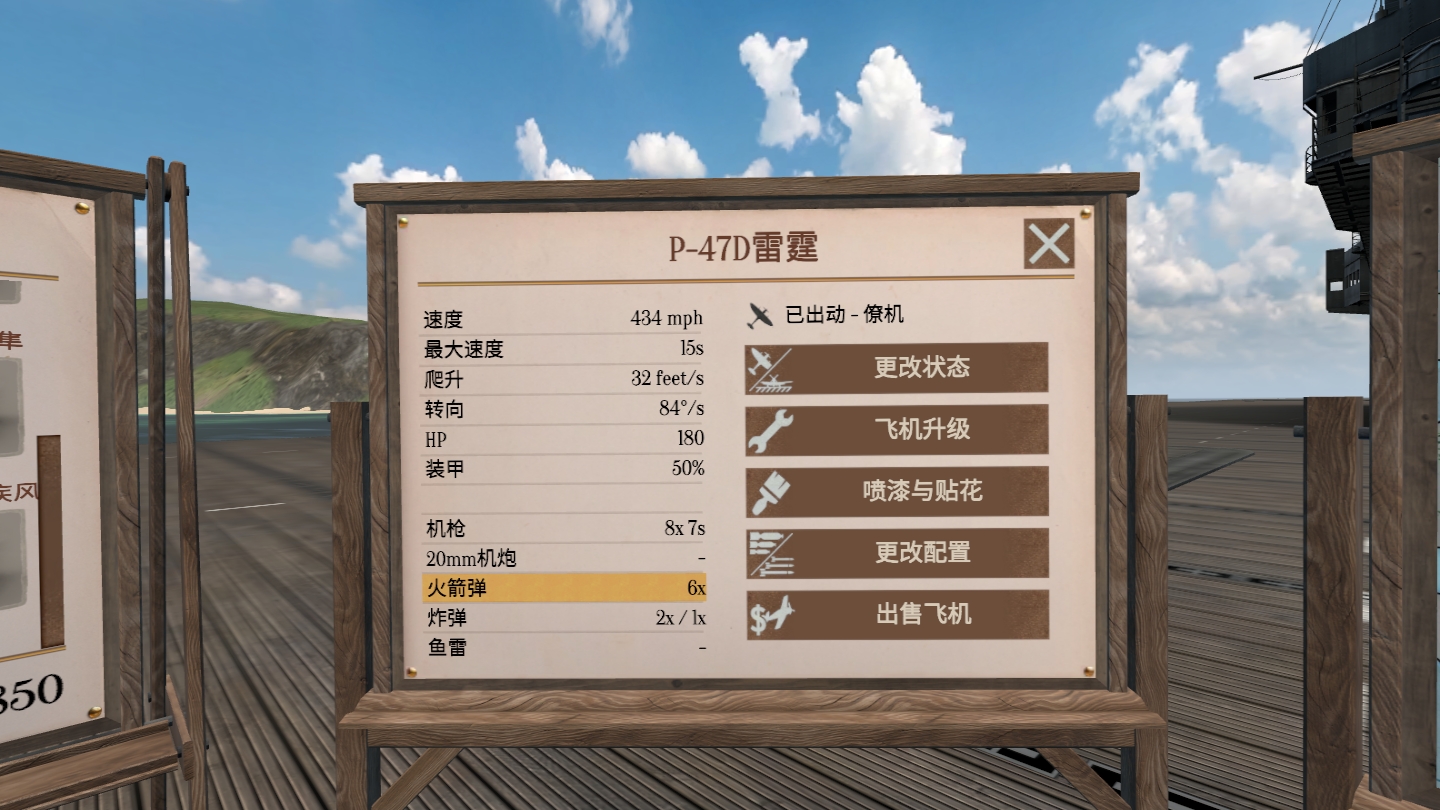
Task: Click the 机枪 stat row
Action: pyautogui.click(x=562, y=527)
